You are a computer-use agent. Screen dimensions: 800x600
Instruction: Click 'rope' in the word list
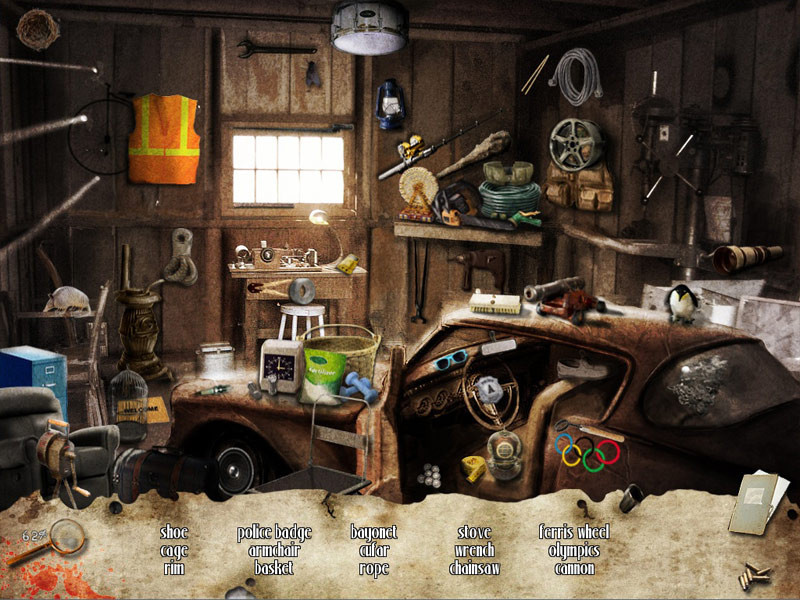pos(374,568)
